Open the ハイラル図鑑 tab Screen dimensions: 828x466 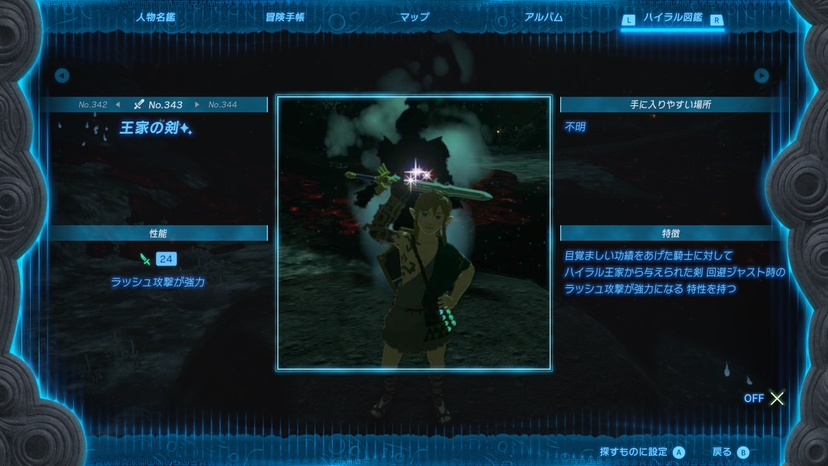[672, 18]
